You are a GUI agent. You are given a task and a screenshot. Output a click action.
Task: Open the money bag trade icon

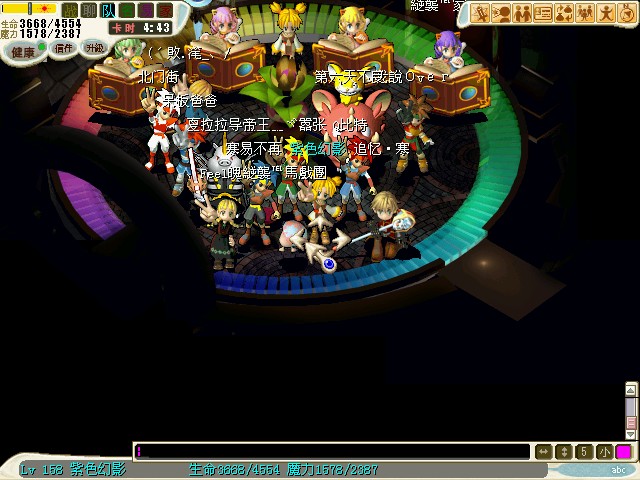click(564, 13)
